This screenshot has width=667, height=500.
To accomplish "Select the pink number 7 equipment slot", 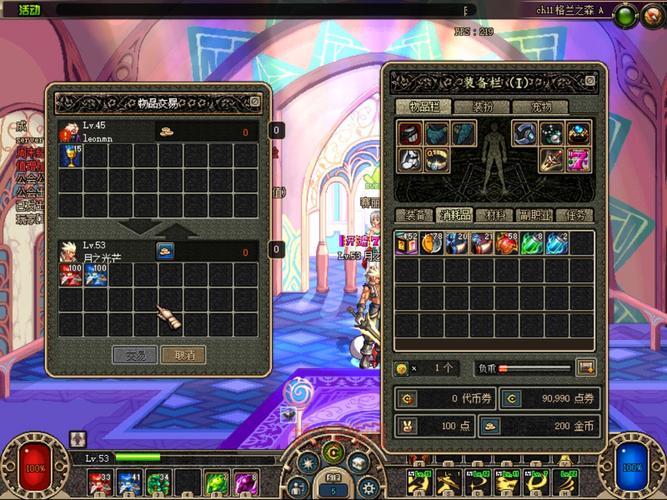I will pyautogui.click(x=578, y=159).
